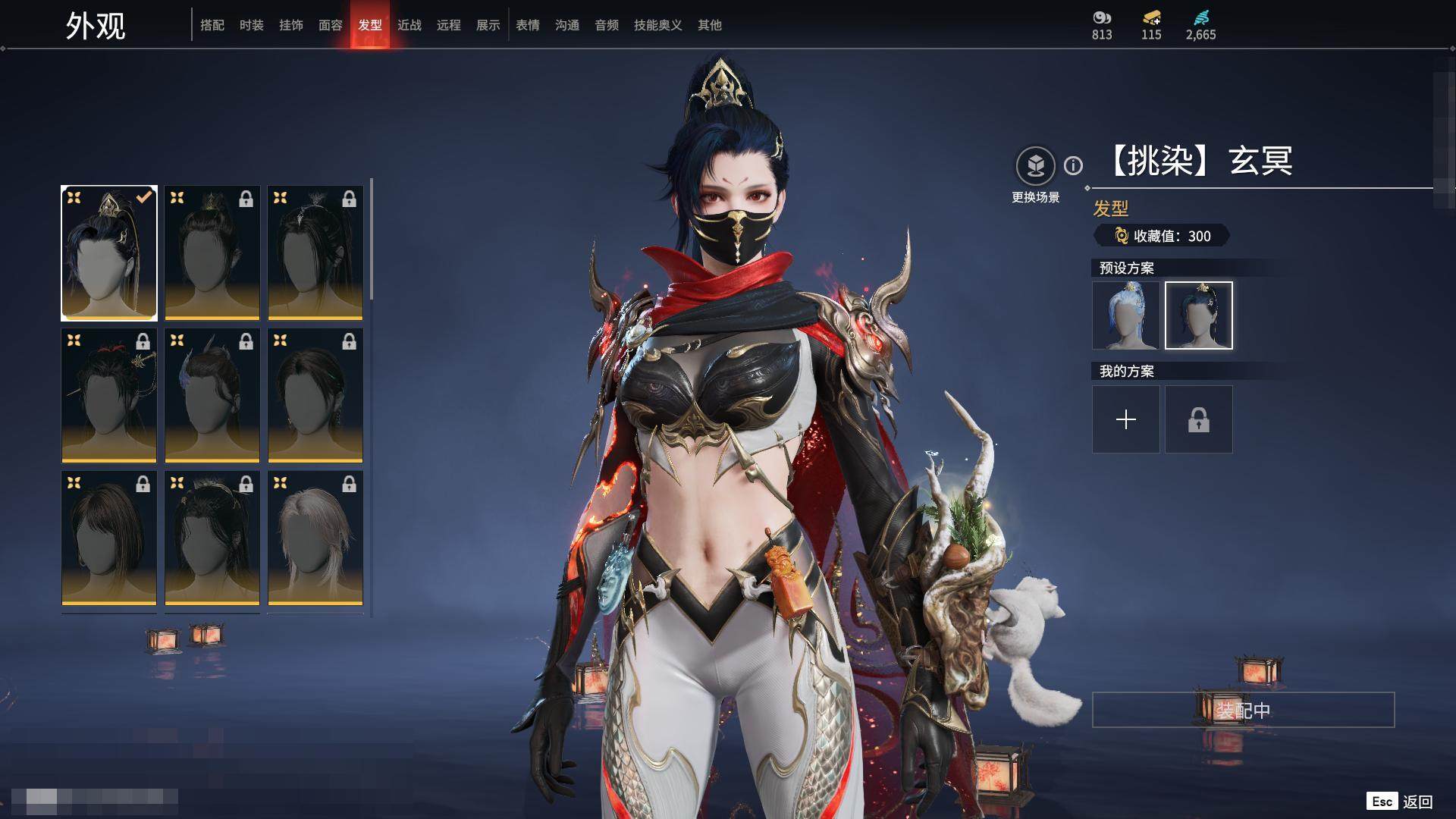Switch to the 搭配 tab
The image size is (1456, 819).
click(x=212, y=25)
